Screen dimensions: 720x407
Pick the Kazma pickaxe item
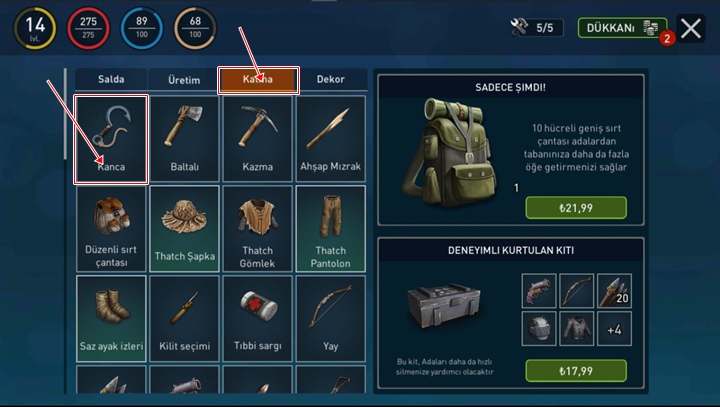click(257, 139)
